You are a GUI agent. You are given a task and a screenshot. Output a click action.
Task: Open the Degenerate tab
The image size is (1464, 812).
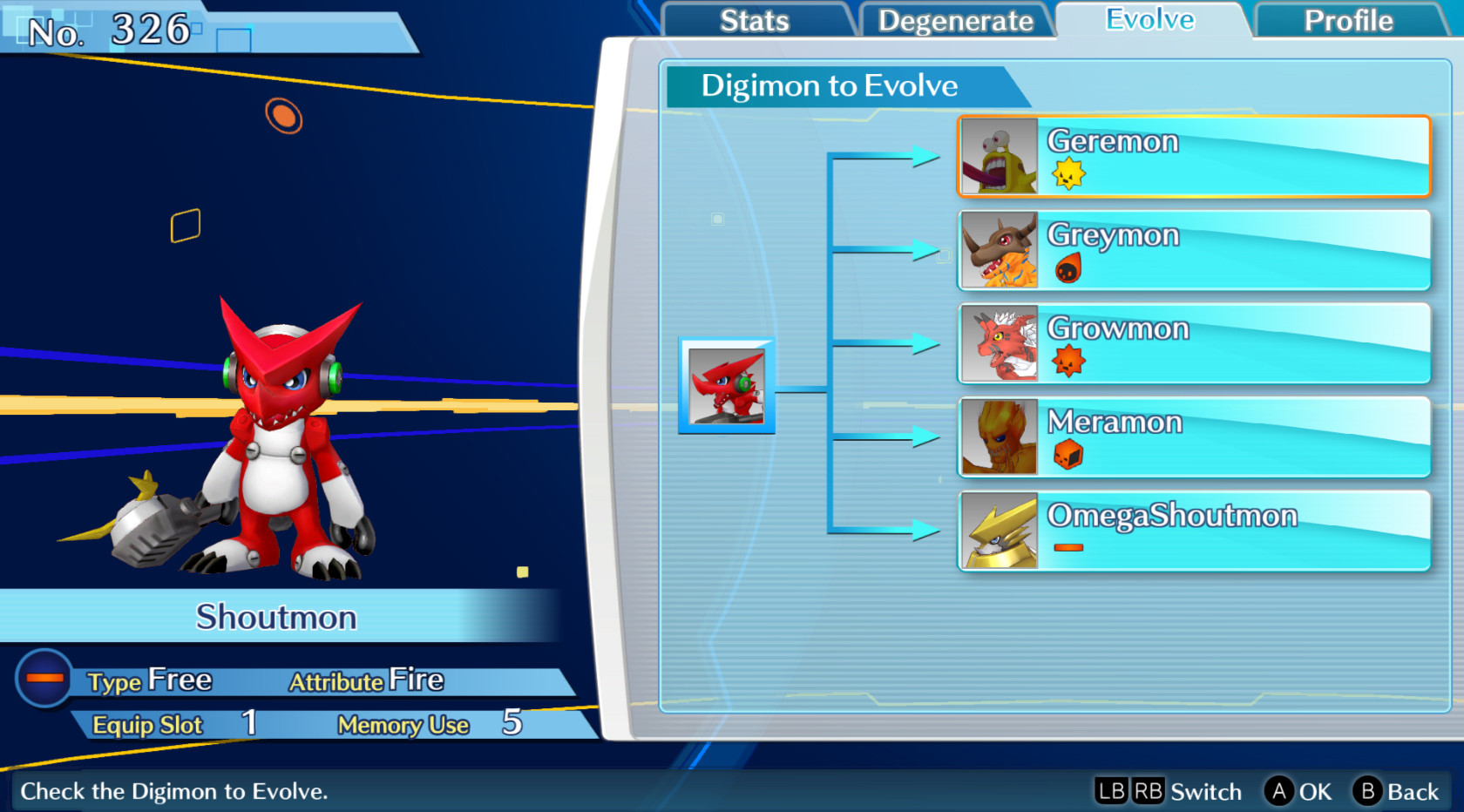(x=956, y=21)
